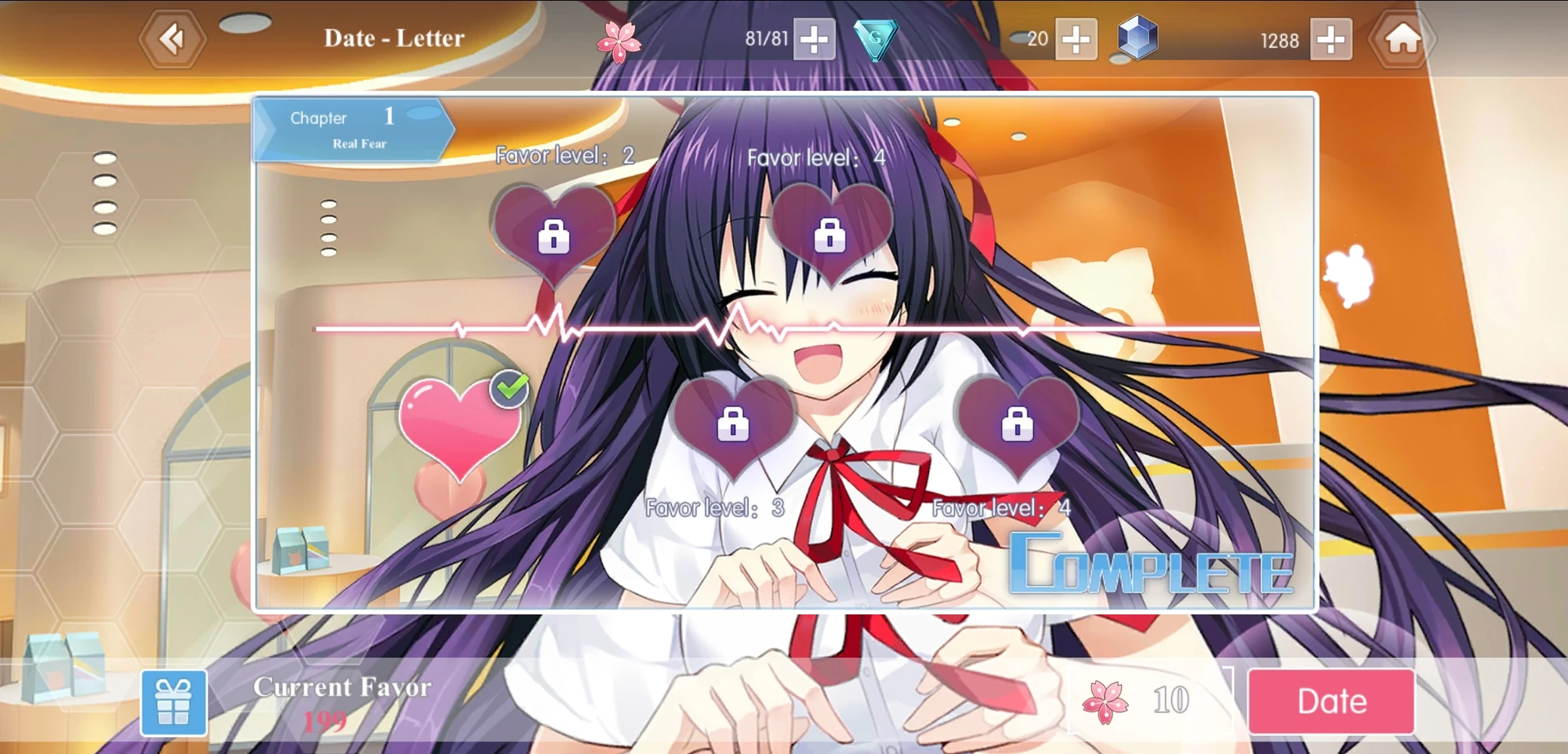Tap the Date - Letter title header

(392, 38)
